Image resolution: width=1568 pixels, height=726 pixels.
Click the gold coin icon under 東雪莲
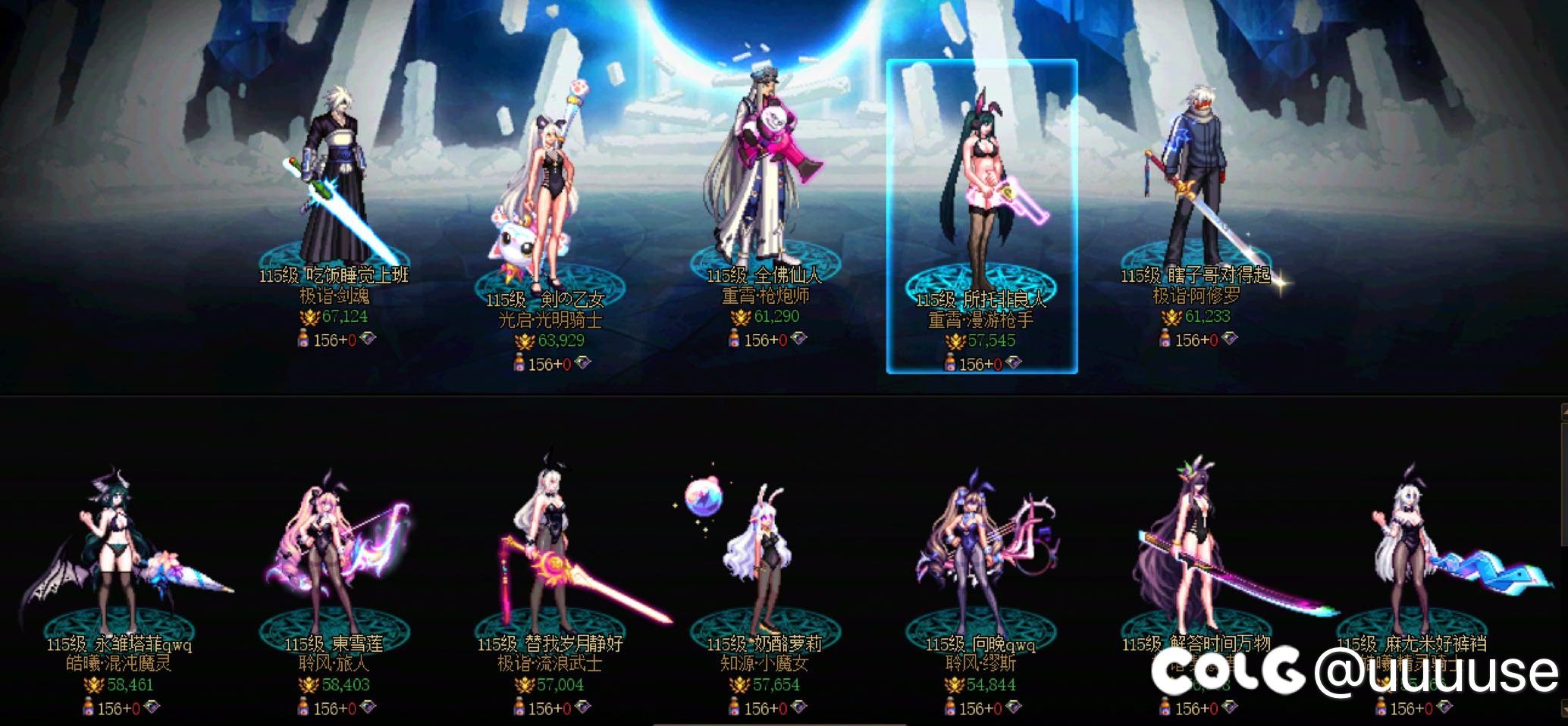[309, 684]
